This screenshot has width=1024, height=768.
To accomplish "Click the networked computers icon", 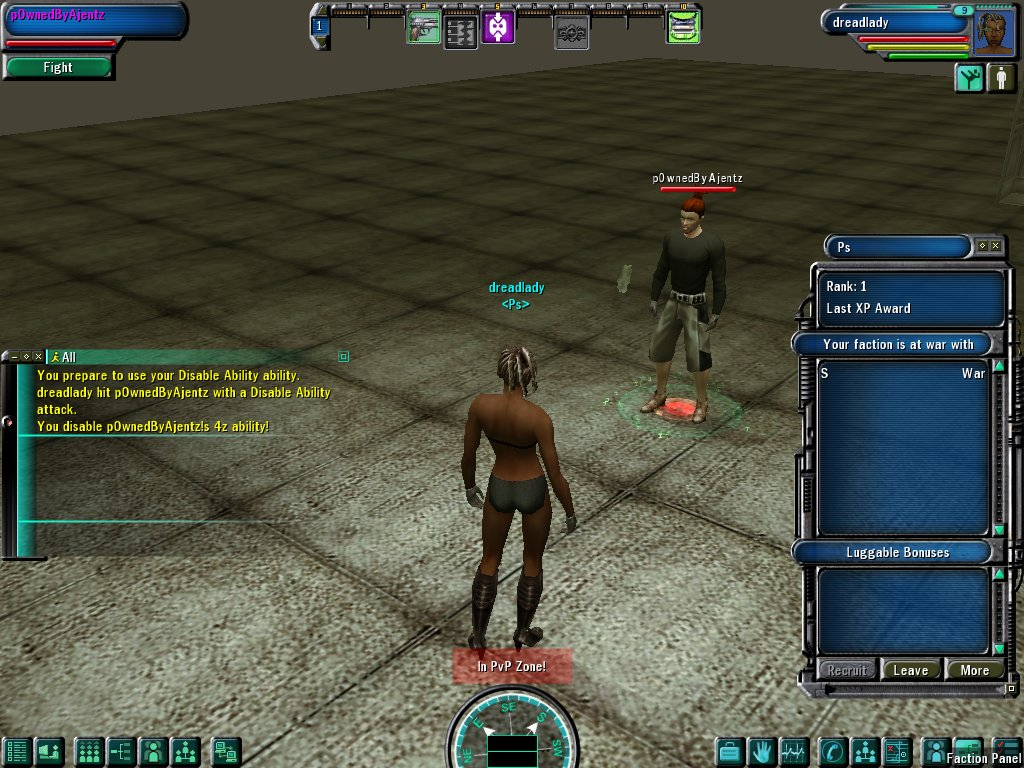I will [x=226, y=751].
